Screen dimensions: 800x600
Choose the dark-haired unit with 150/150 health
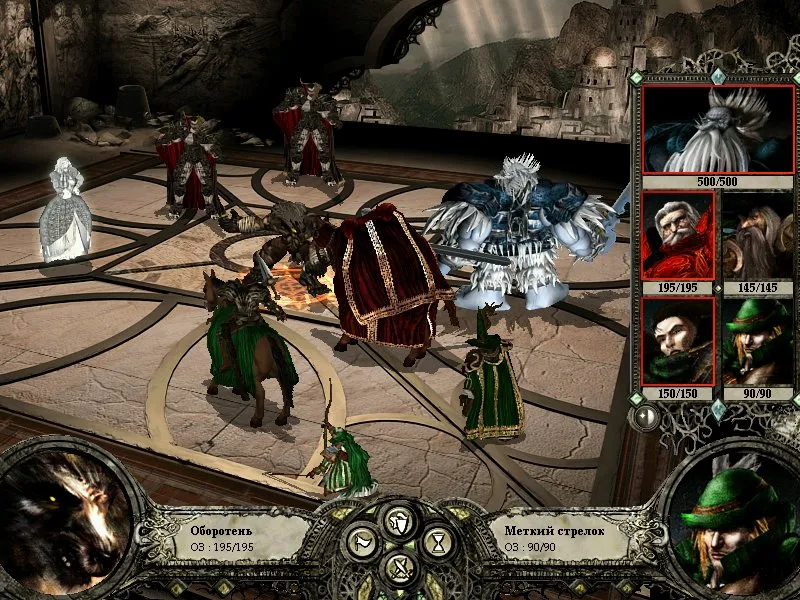point(678,340)
